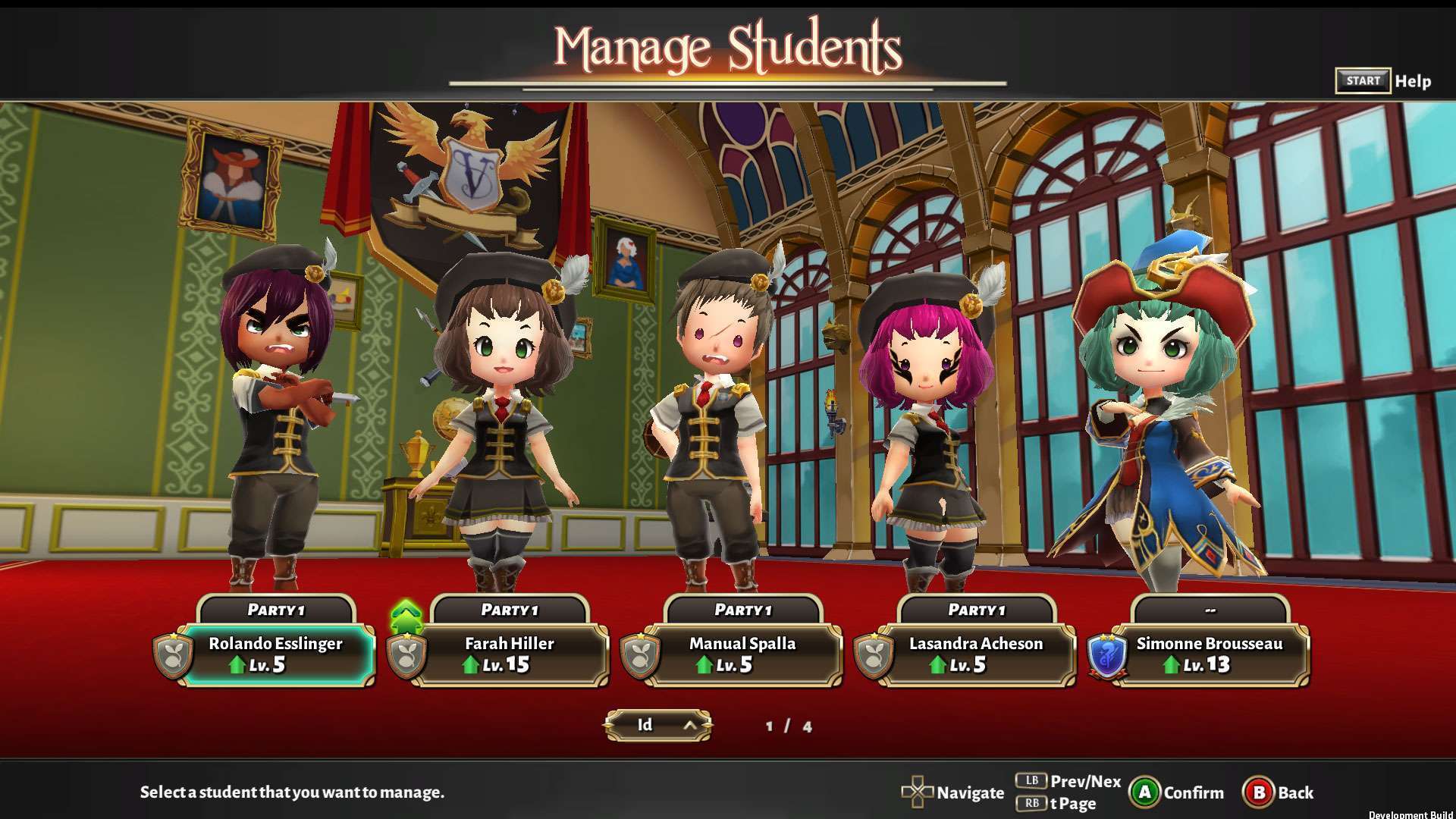Choose Simonne Brousseau's name card
Image resolution: width=1456 pixels, height=819 pixels.
(1210, 654)
